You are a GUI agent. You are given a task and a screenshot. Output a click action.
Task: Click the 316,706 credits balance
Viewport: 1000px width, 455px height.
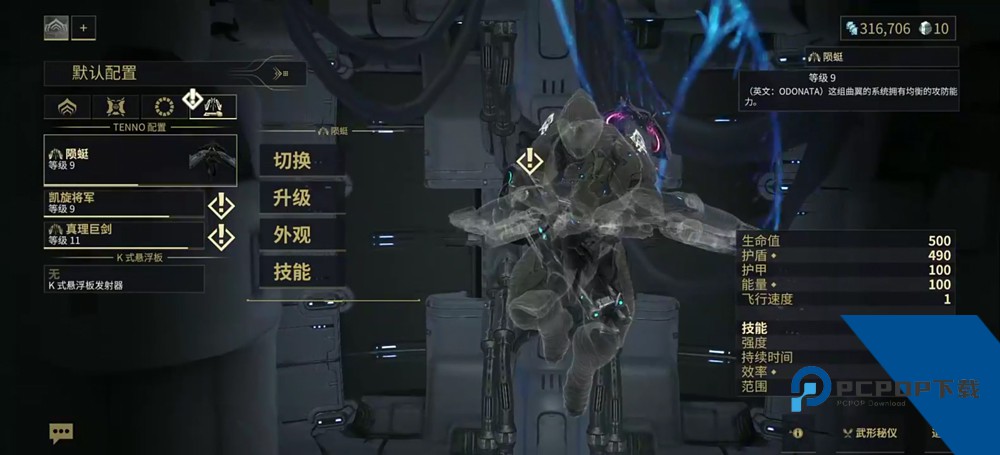click(877, 28)
